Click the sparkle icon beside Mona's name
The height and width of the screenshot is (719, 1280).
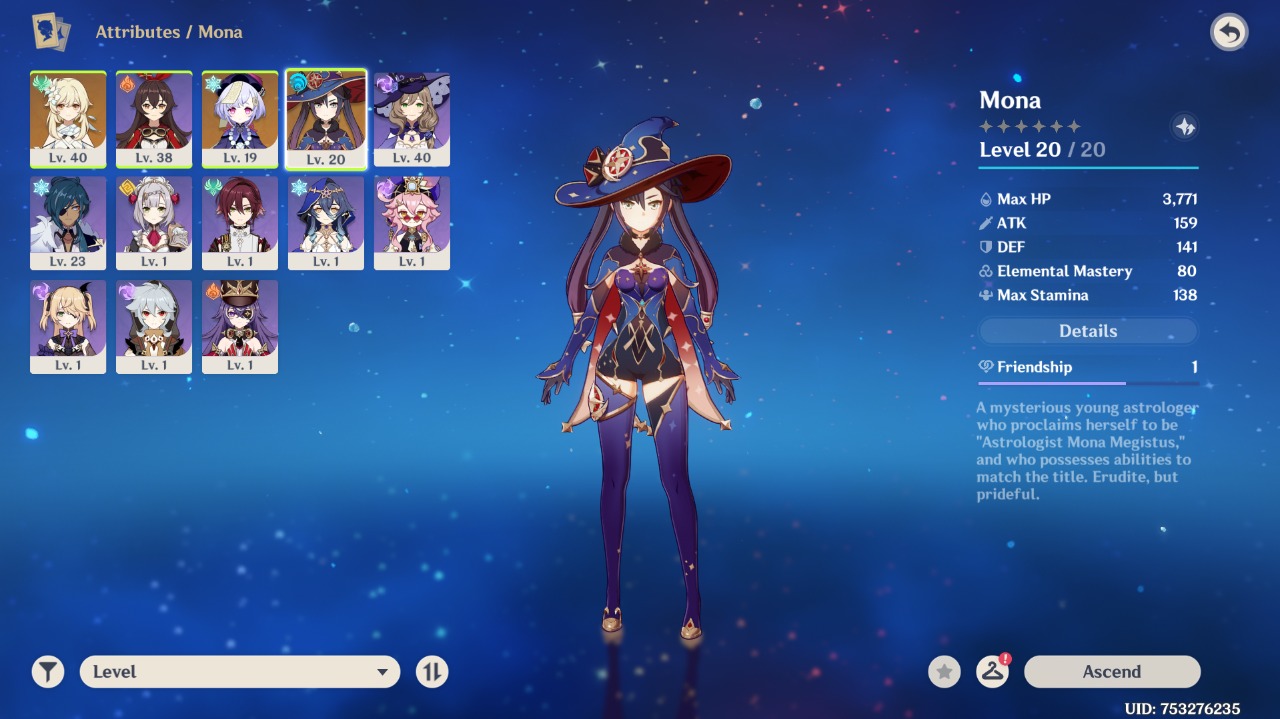pyautogui.click(x=1185, y=127)
